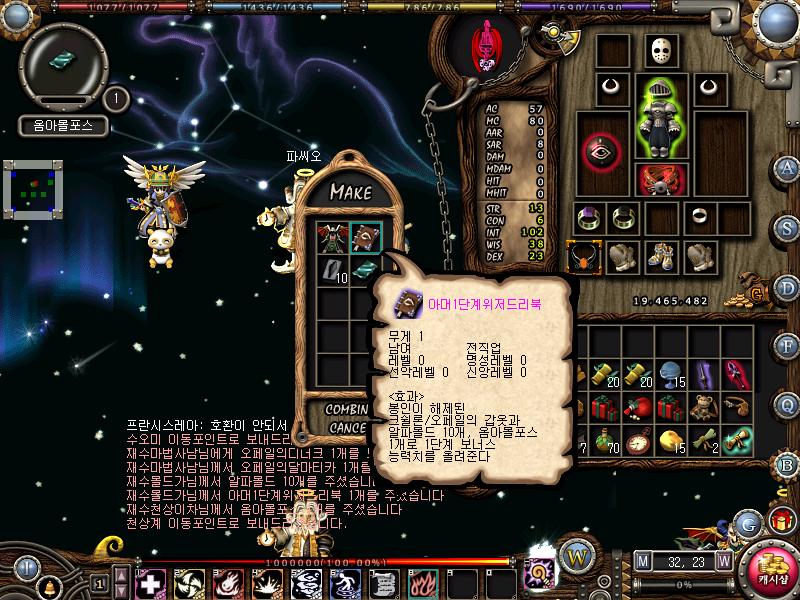Viewport: 800px width, 600px height.
Task: Select the equipped boots slot
Action: click(x=658, y=258)
